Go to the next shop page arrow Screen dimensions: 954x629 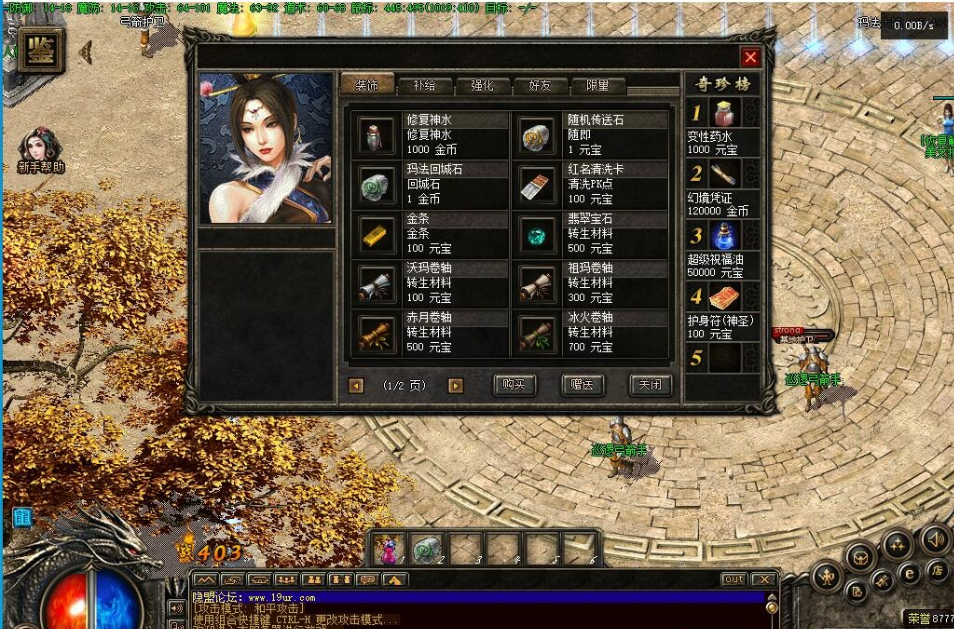456,386
